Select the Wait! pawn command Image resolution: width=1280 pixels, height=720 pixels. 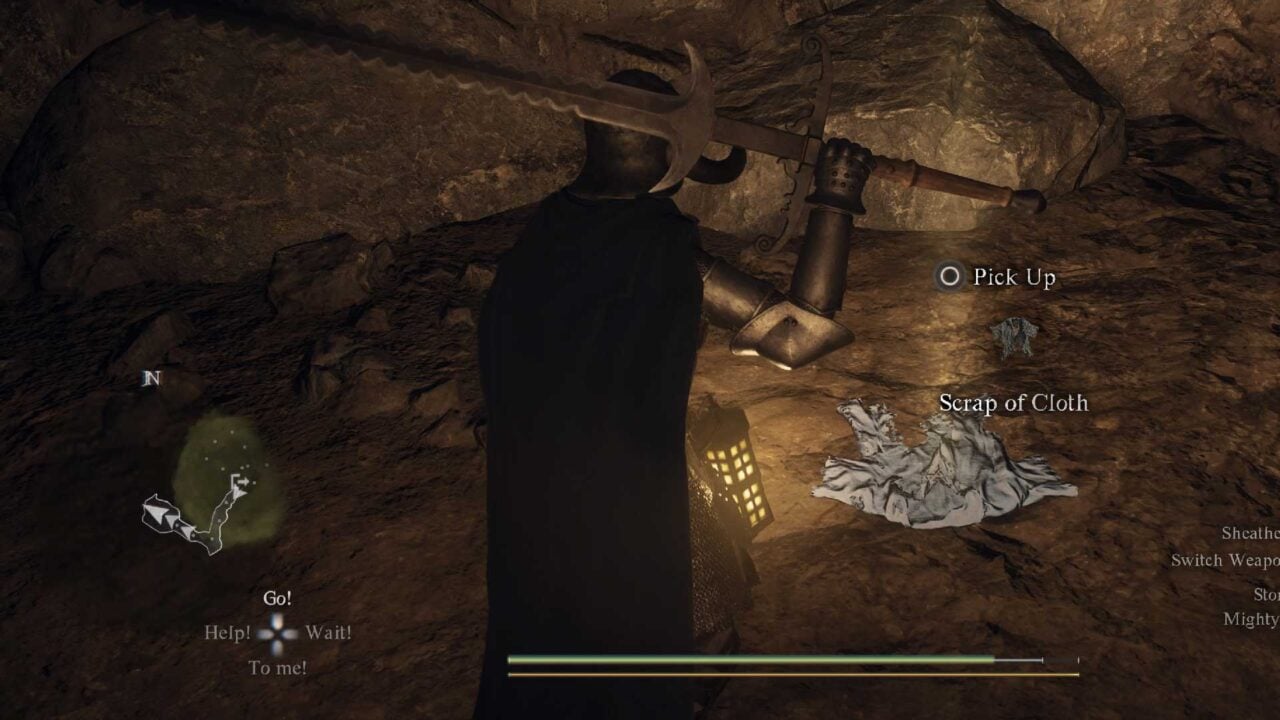pos(330,632)
